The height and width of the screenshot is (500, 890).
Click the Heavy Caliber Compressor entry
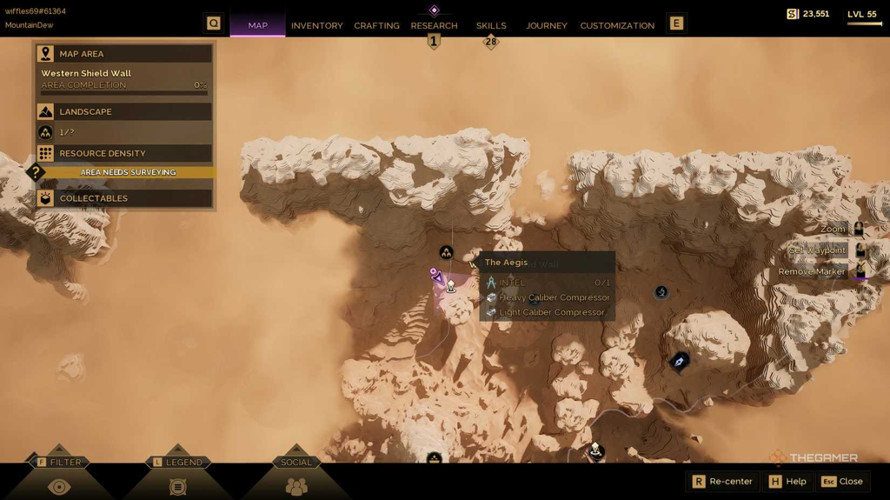(554, 297)
